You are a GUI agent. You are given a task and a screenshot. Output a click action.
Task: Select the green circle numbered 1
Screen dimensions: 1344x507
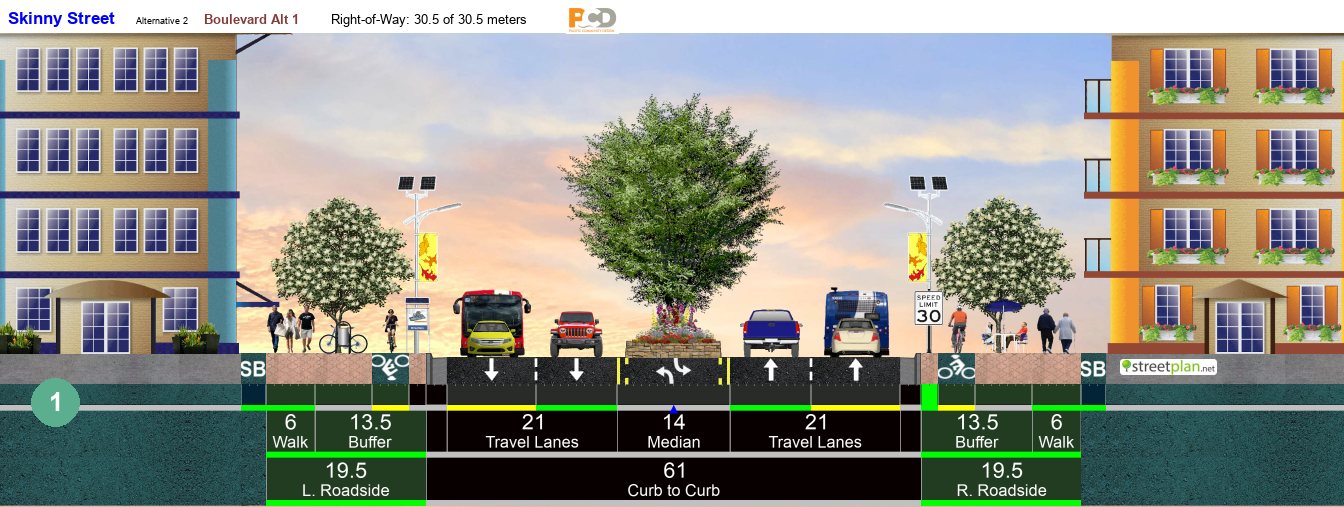tap(55, 402)
